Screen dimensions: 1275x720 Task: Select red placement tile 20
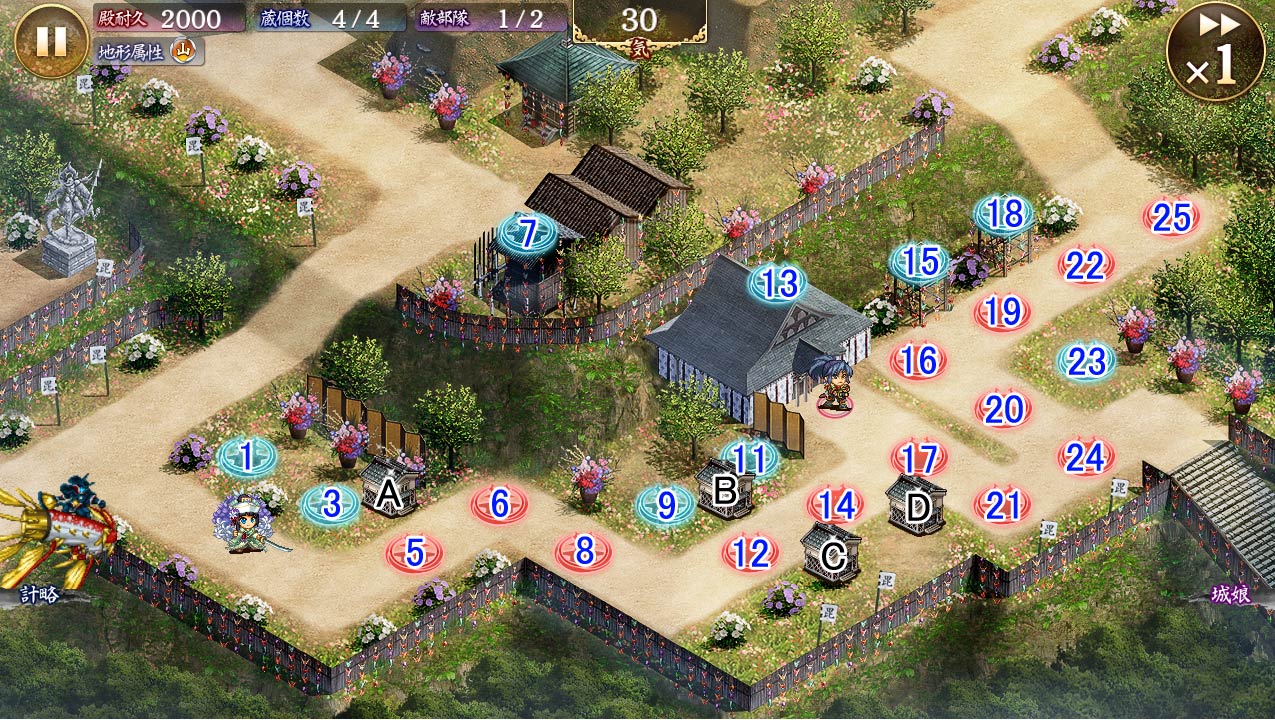pos(1003,408)
